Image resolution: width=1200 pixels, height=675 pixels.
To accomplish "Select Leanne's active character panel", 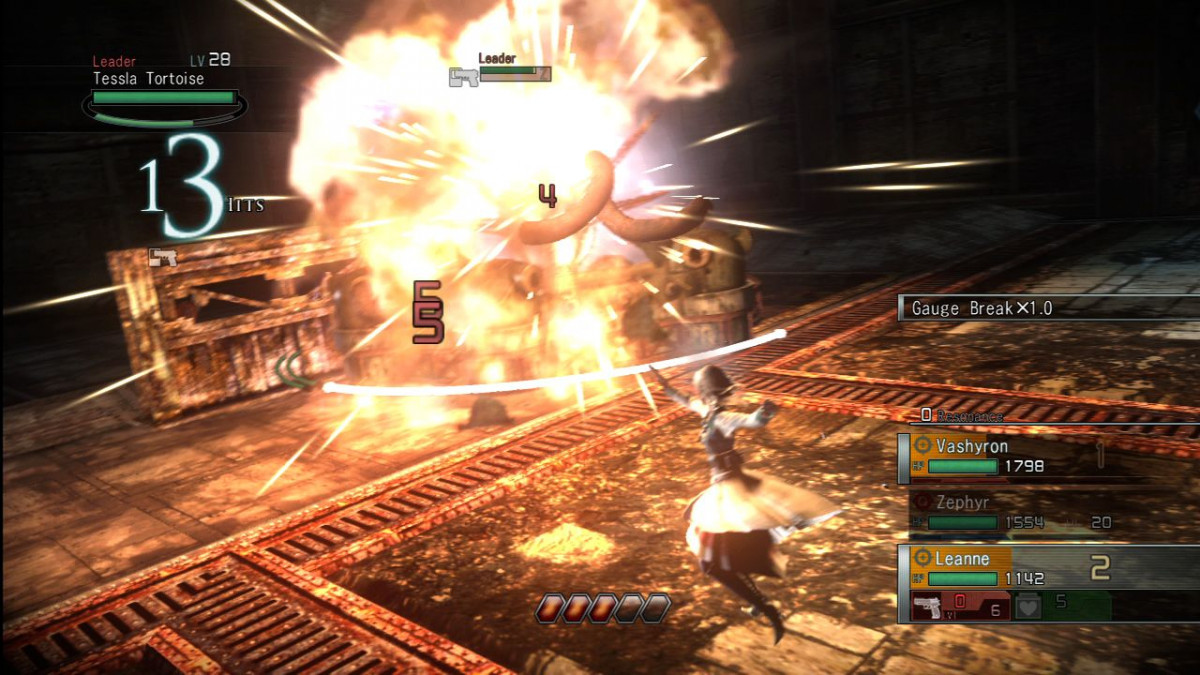I will [1000, 569].
